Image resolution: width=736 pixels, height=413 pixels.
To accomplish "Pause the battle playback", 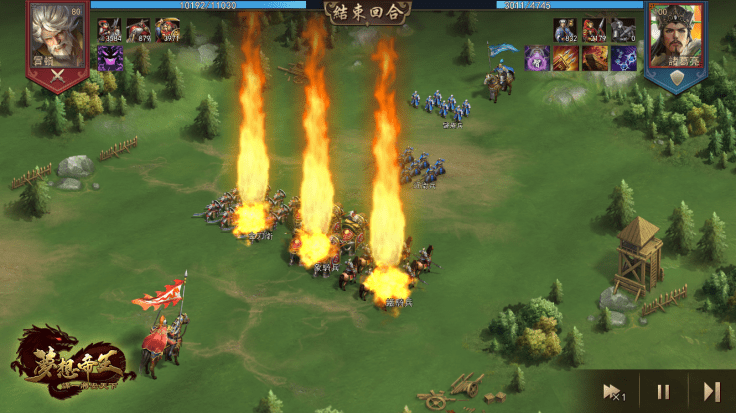I will 662,391.
